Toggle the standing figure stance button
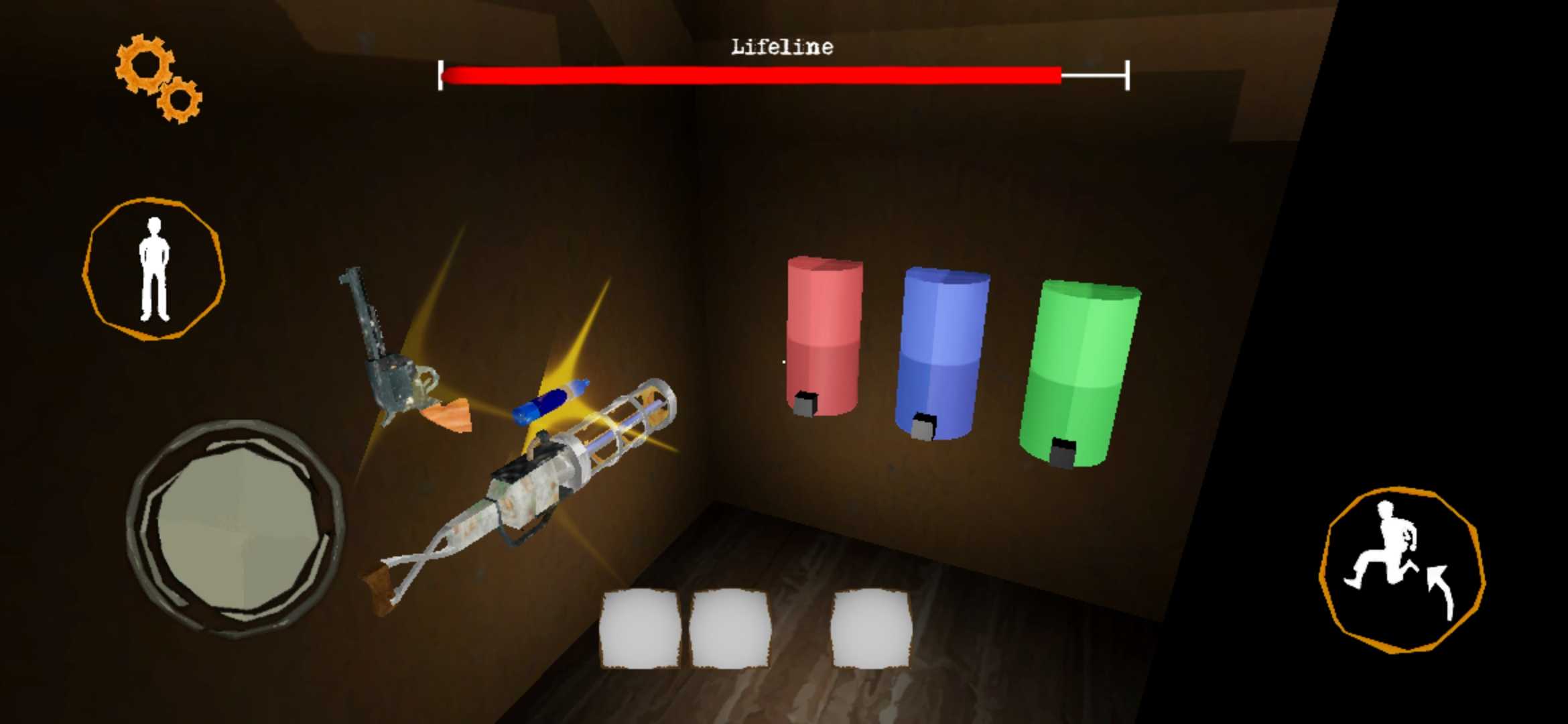The height and width of the screenshot is (724, 1568). [154, 269]
